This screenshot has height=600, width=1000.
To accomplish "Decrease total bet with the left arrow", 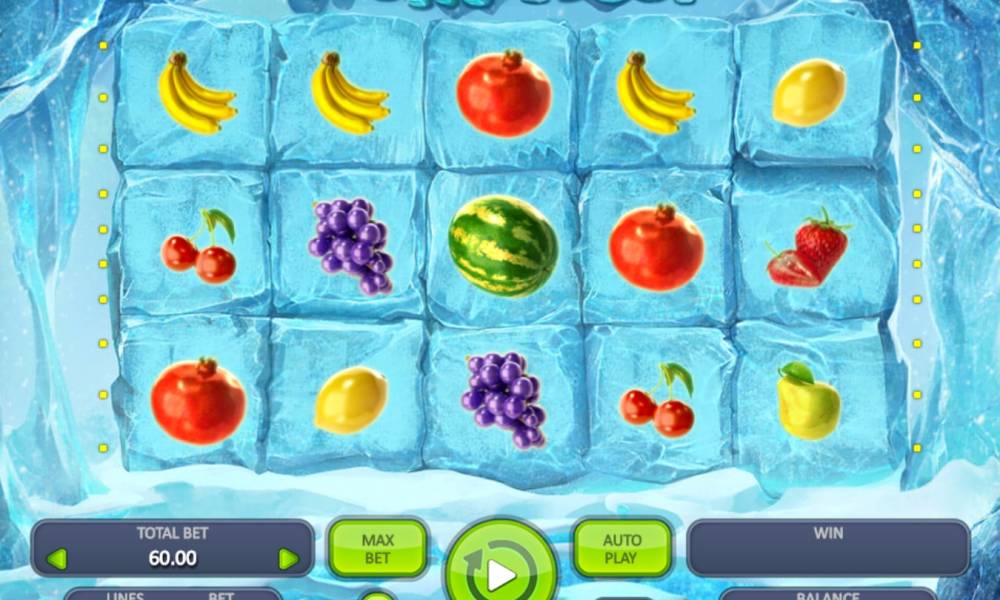I will tap(57, 559).
